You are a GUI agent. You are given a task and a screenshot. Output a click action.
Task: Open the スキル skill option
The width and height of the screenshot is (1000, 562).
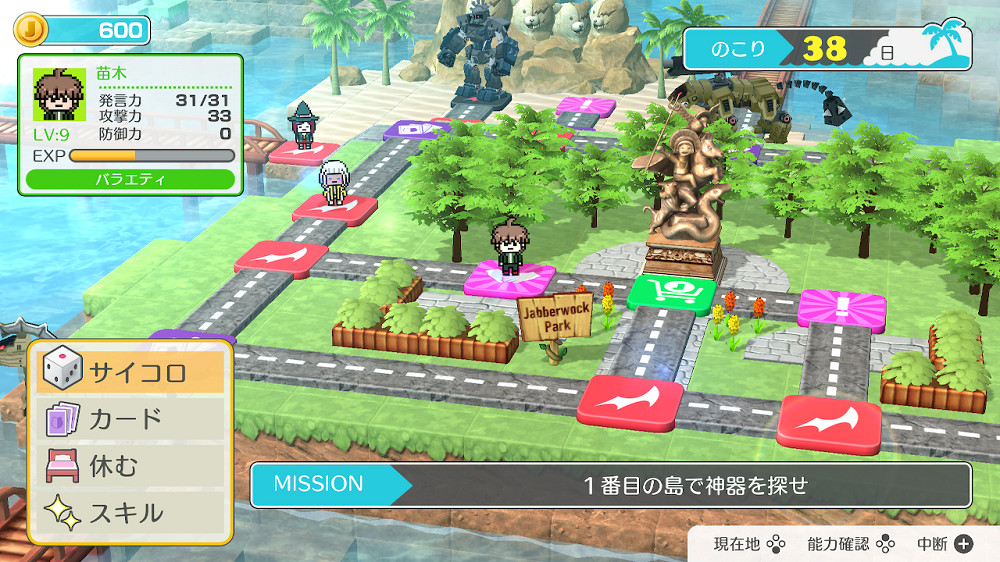coord(130,513)
